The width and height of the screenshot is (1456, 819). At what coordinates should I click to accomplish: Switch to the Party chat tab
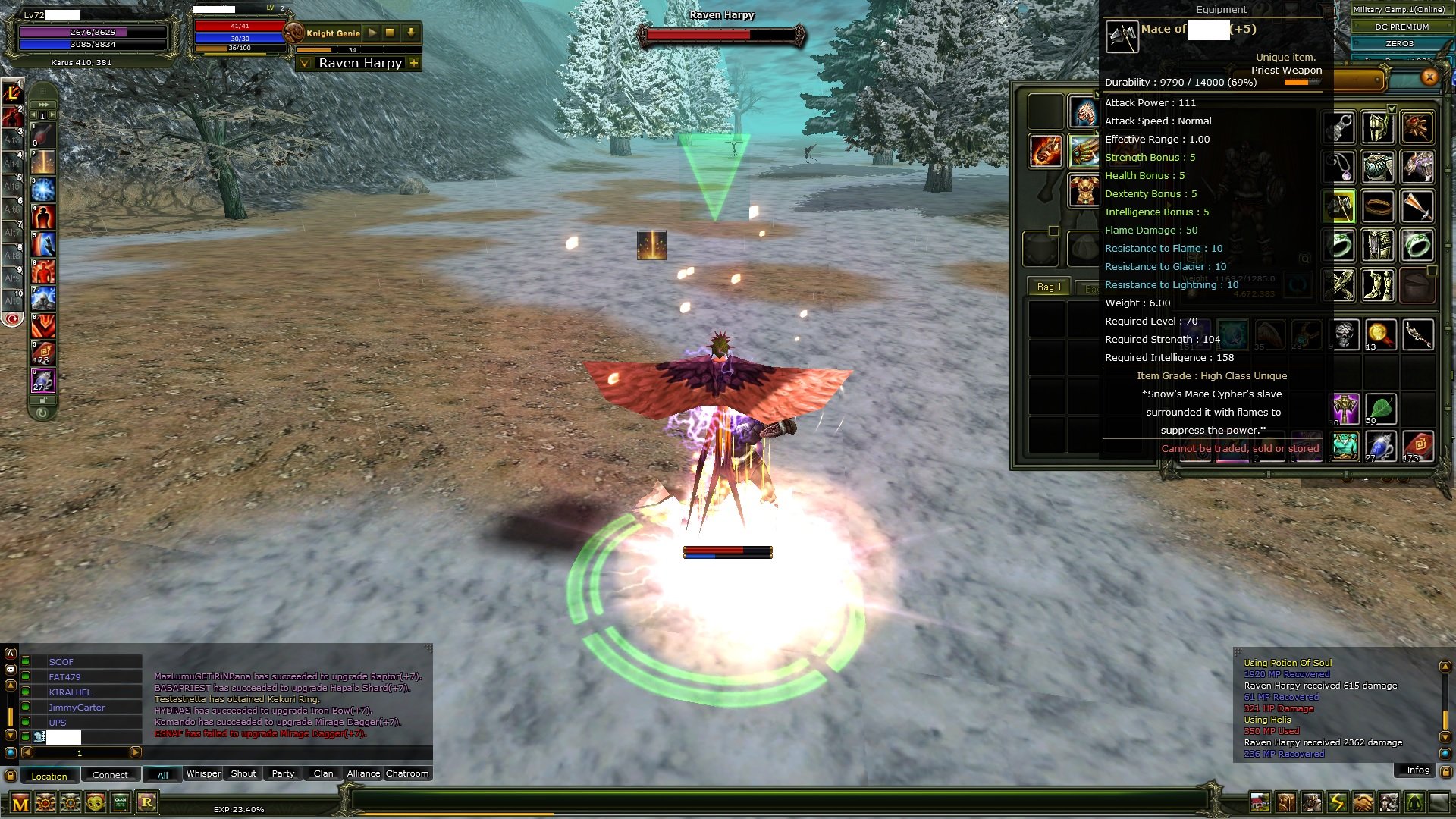click(283, 773)
